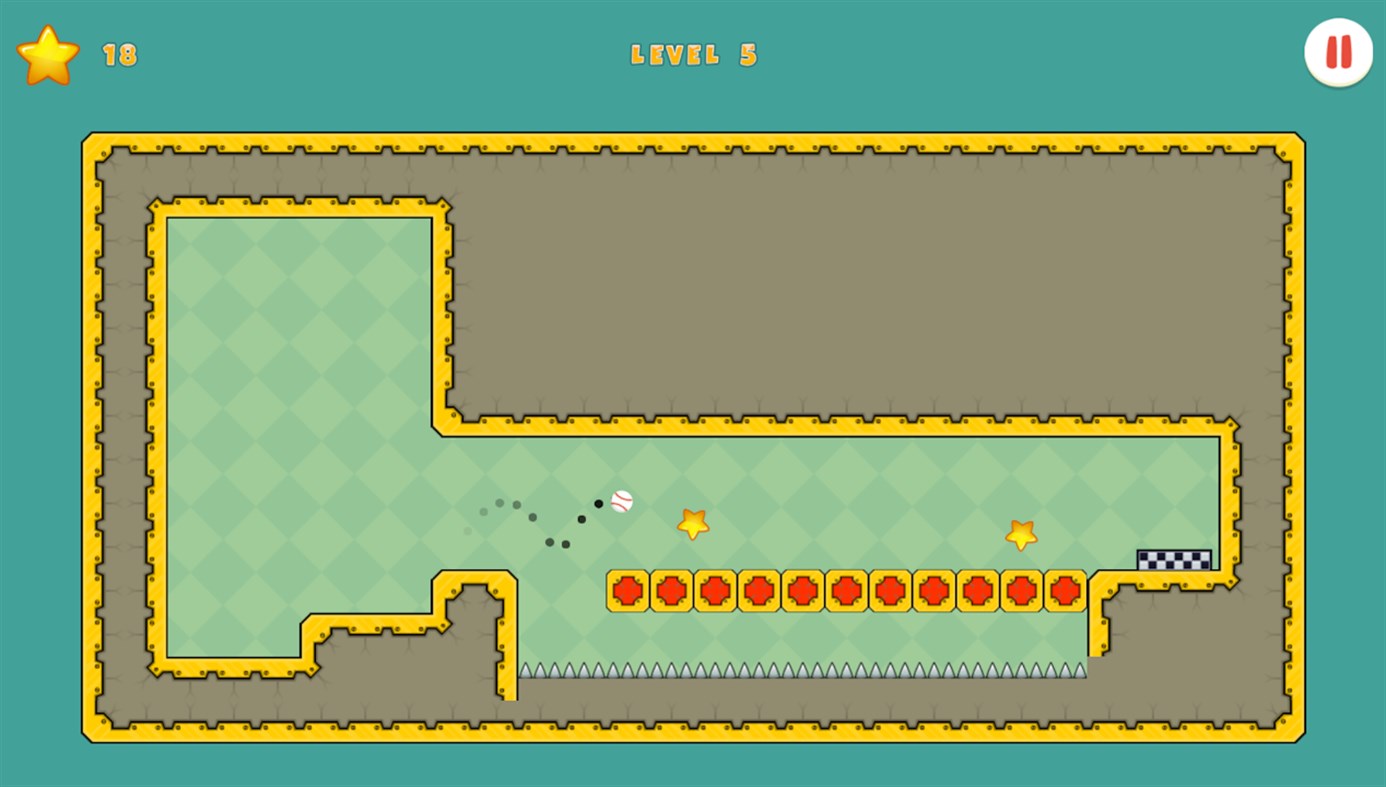The height and width of the screenshot is (787, 1386).
Task: Collect the right yellow star
Action: [1021, 535]
